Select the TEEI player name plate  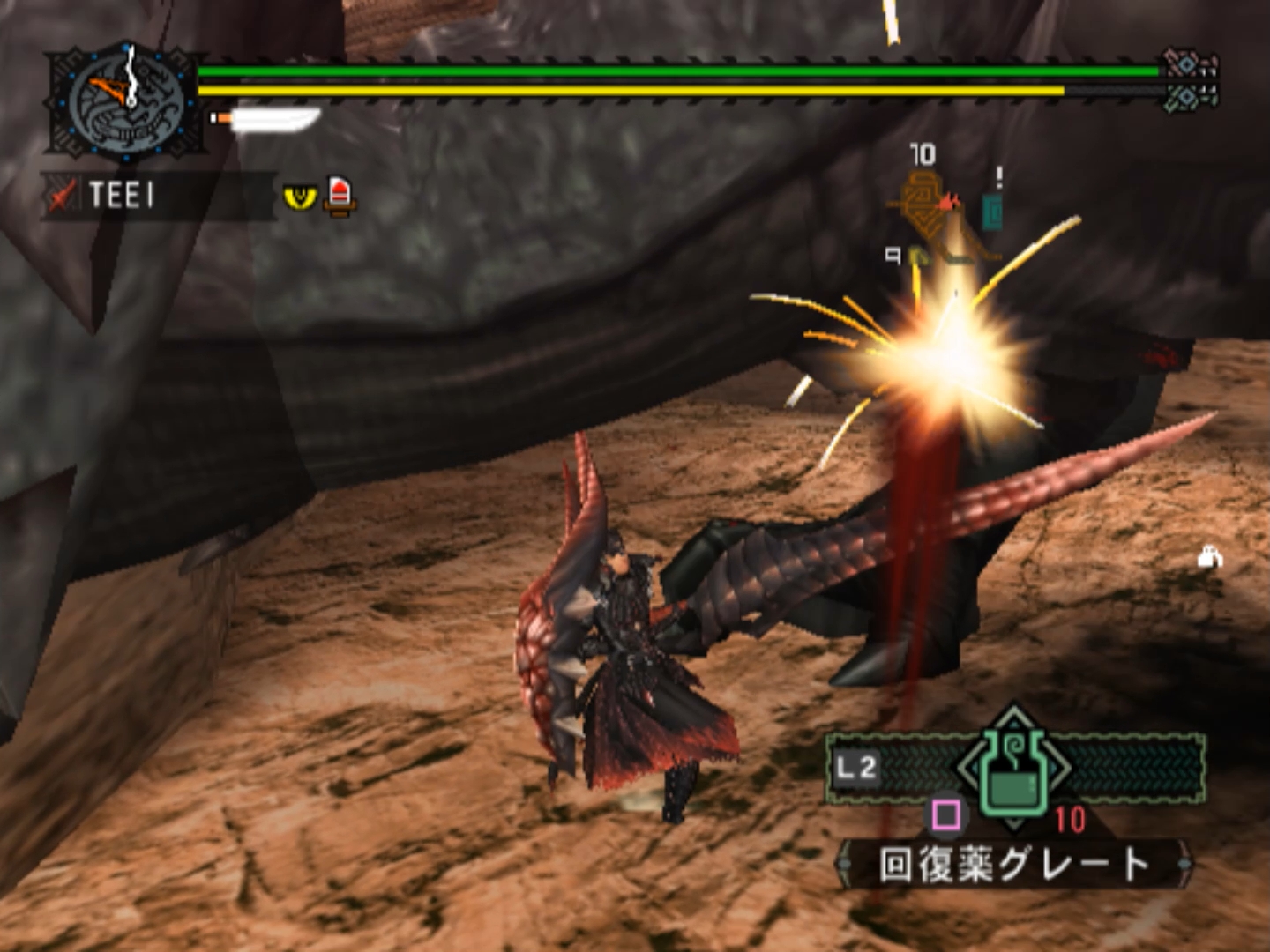tap(123, 195)
